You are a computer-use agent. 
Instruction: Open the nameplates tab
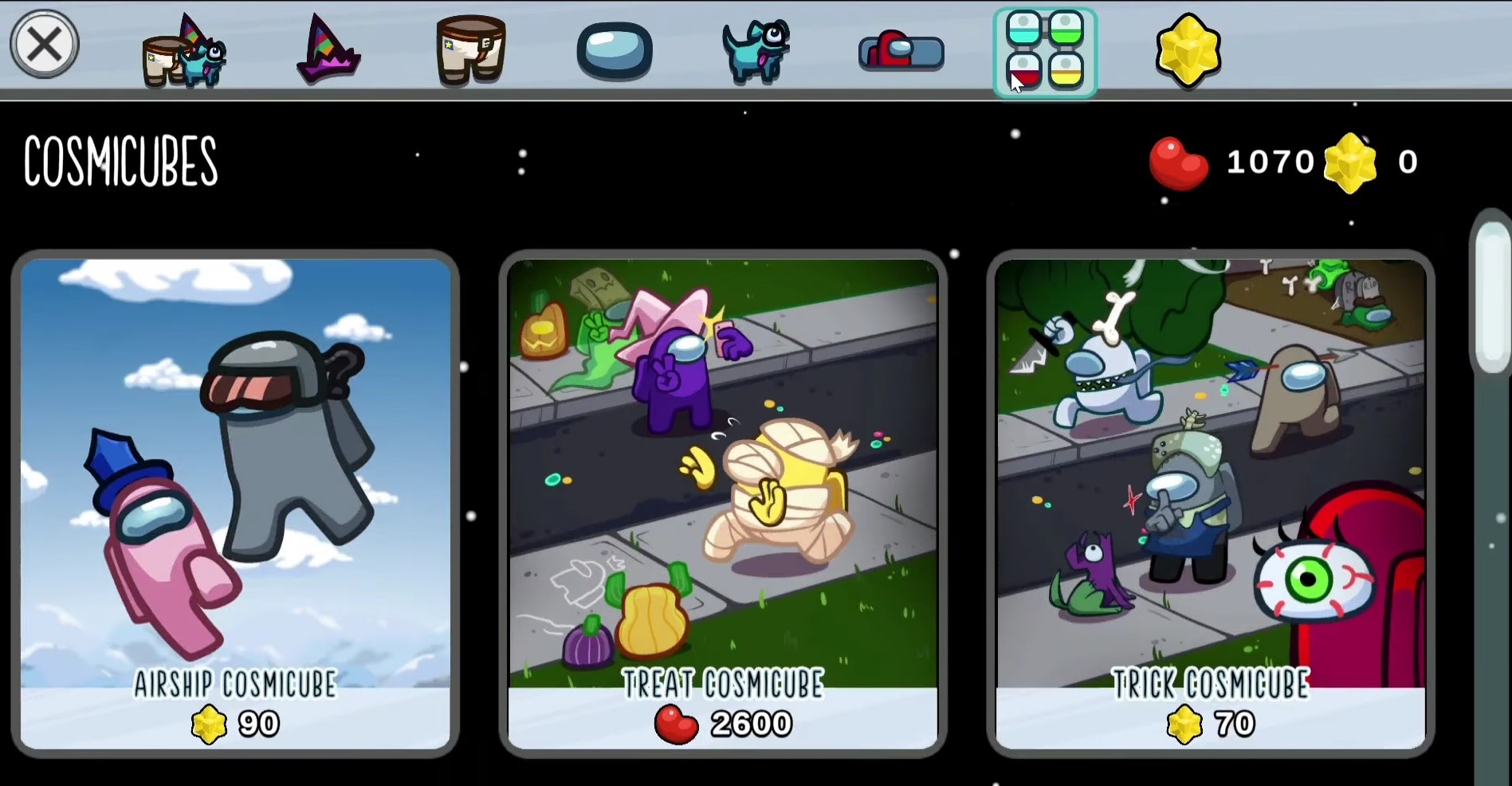point(901,53)
